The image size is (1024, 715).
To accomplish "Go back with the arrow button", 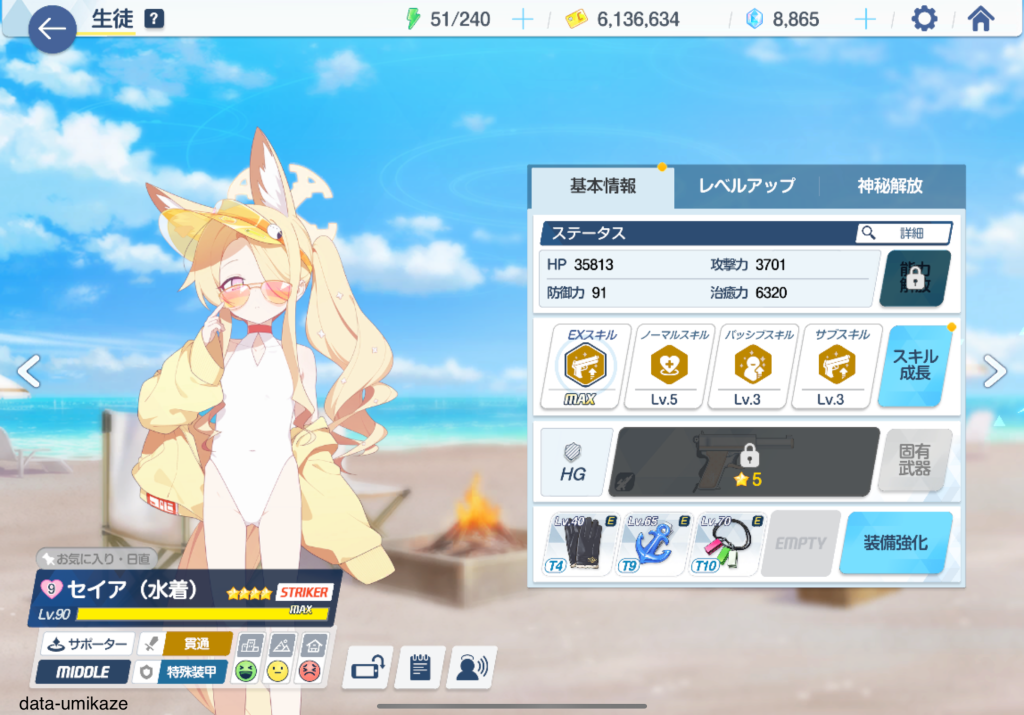I will (x=52, y=28).
